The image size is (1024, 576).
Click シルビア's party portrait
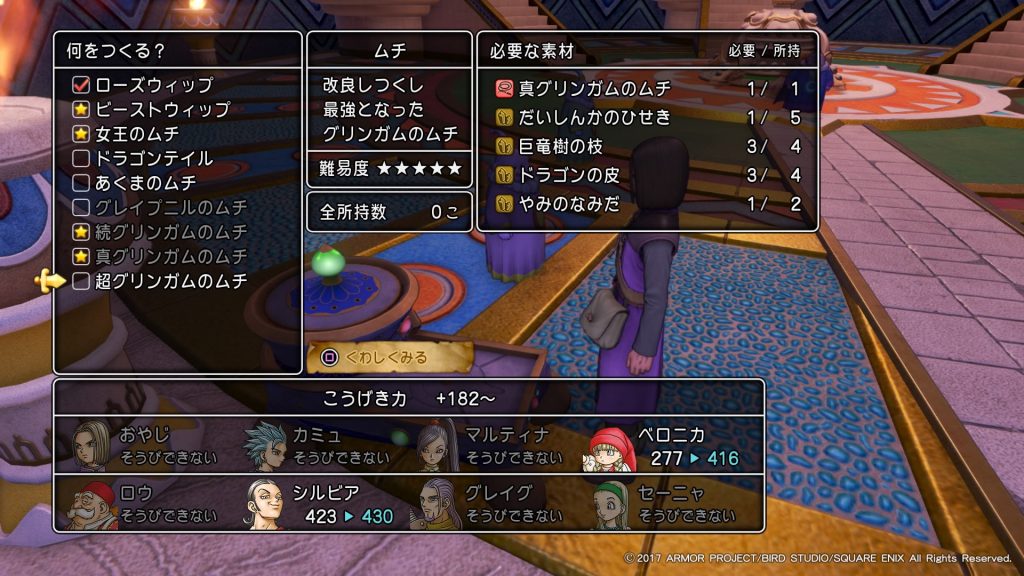coord(267,505)
